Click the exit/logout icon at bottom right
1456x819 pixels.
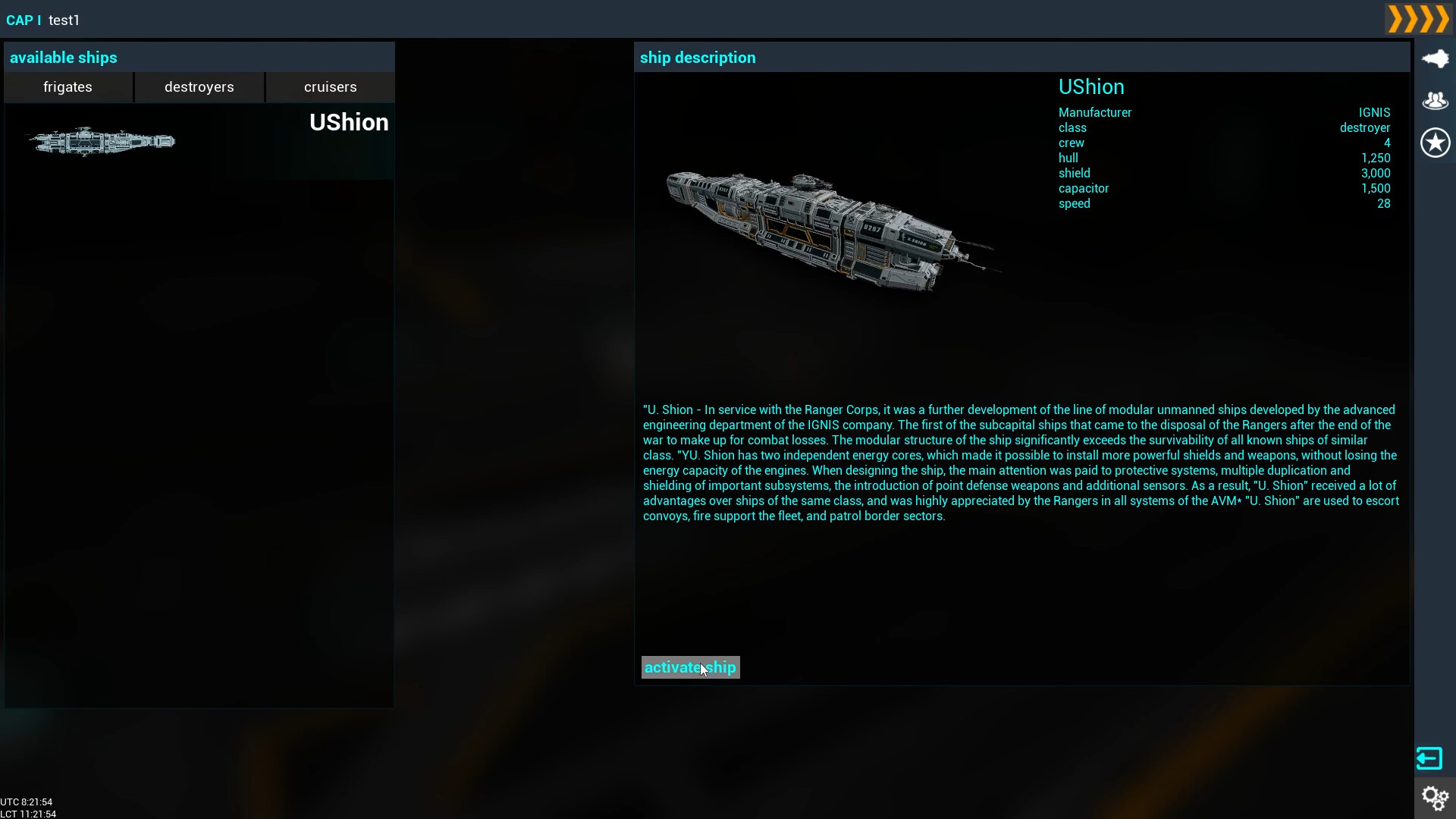click(x=1429, y=758)
